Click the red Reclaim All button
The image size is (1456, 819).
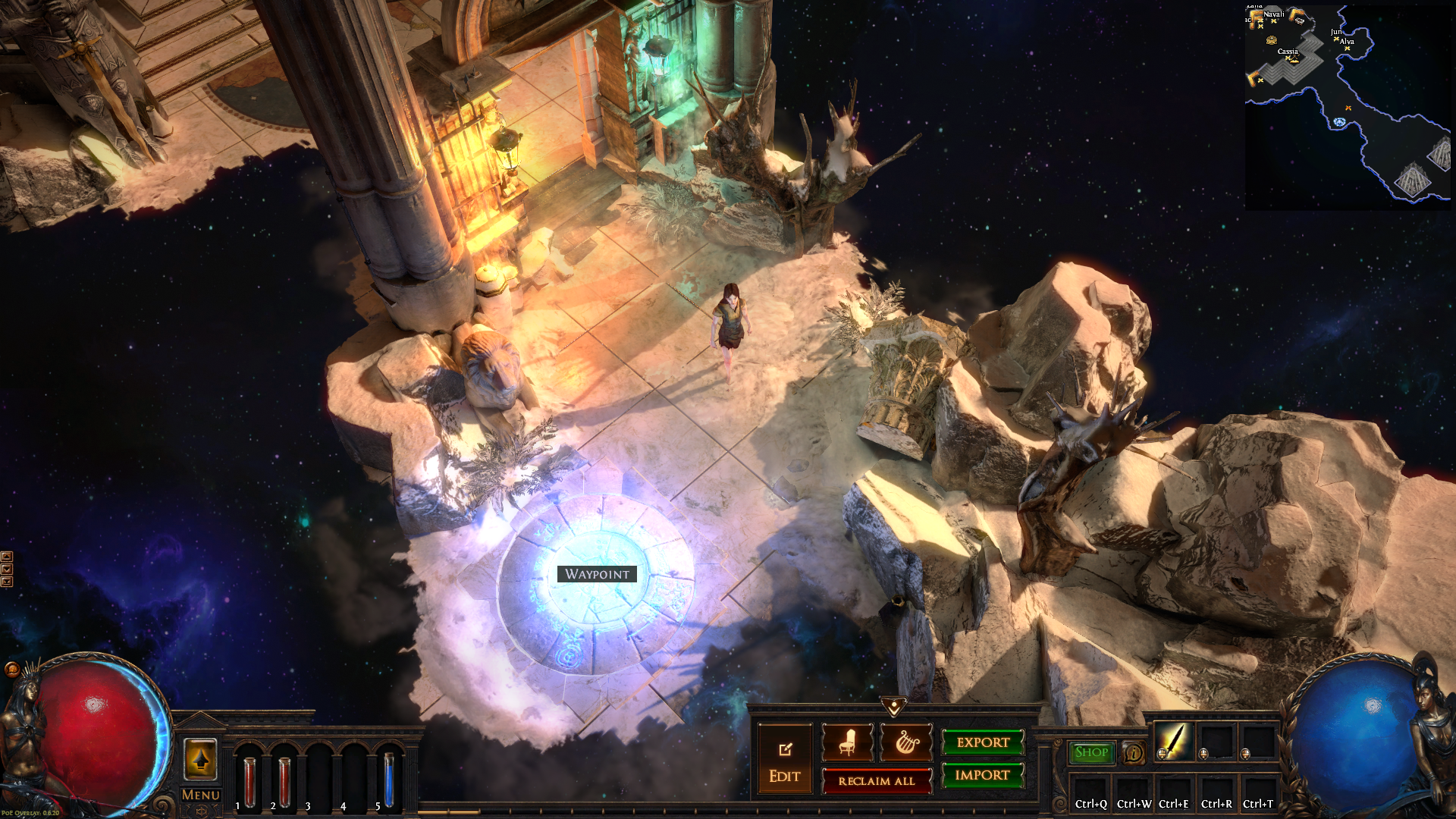[x=877, y=781]
